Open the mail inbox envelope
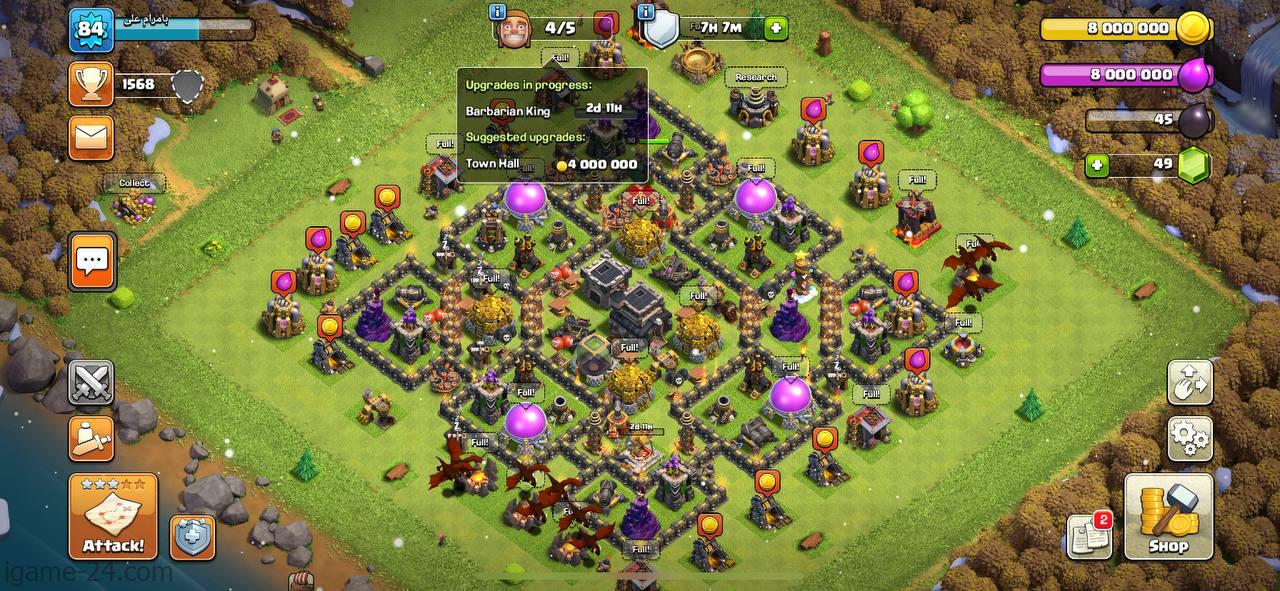Image resolution: width=1280 pixels, height=591 pixels. pos(91,137)
